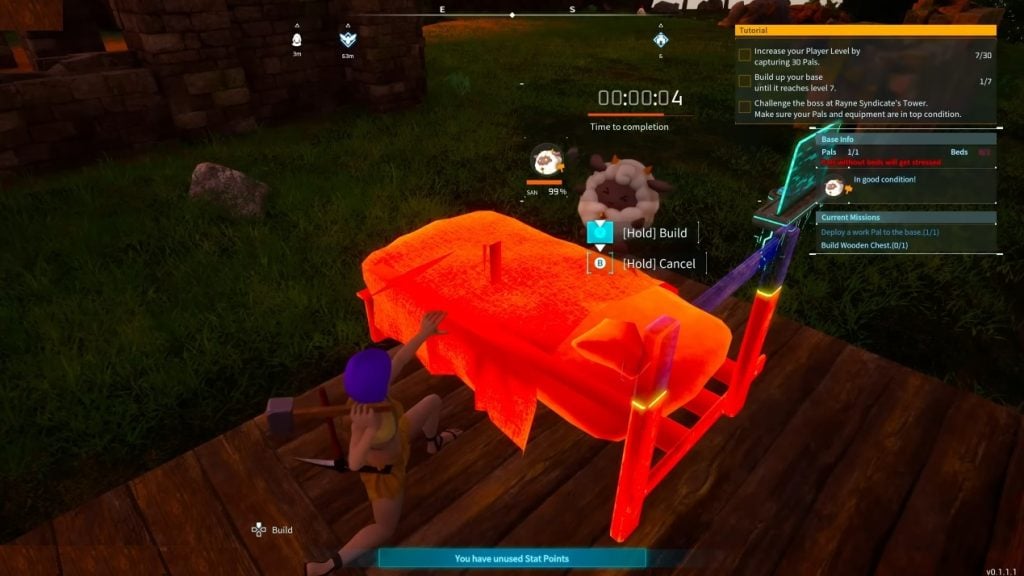Open the unused Stat Points notification

click(512, 559)
